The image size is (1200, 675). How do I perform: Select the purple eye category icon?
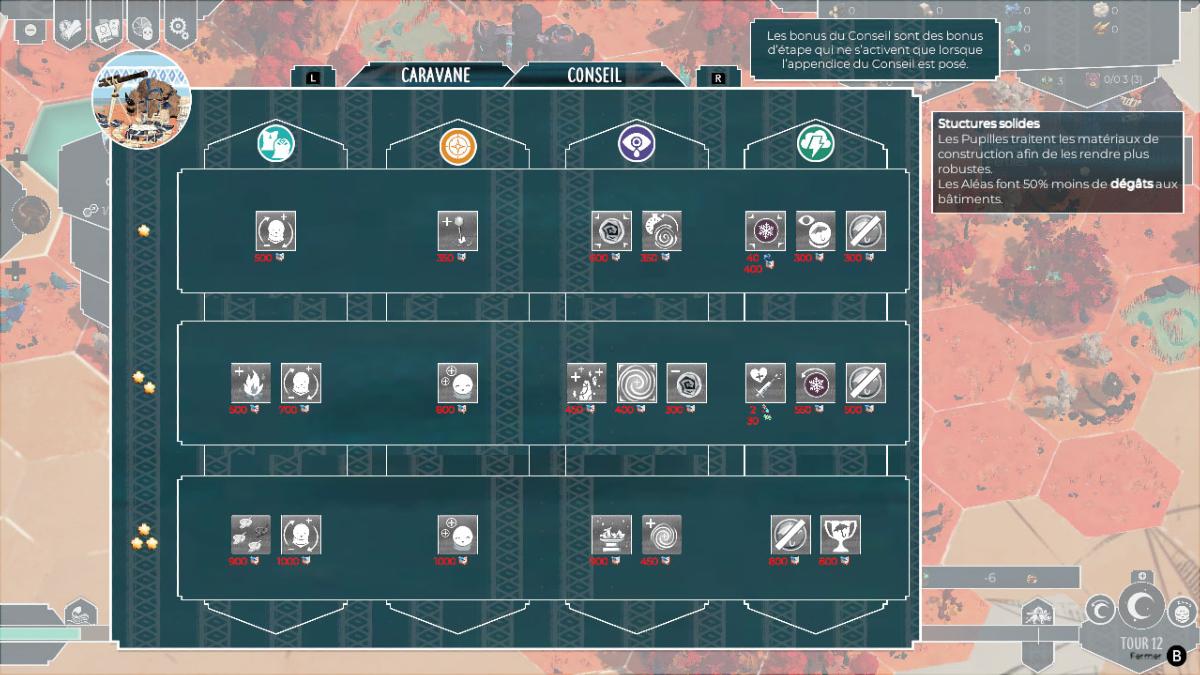pyautogui.click(x=636, y=147)
